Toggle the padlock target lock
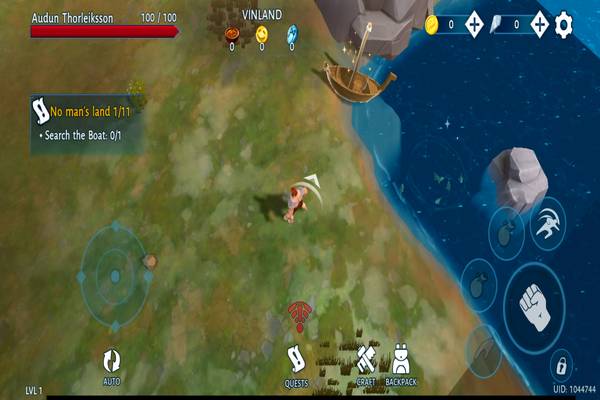Screen dimensions: 600x400 (x=561, y=361)
